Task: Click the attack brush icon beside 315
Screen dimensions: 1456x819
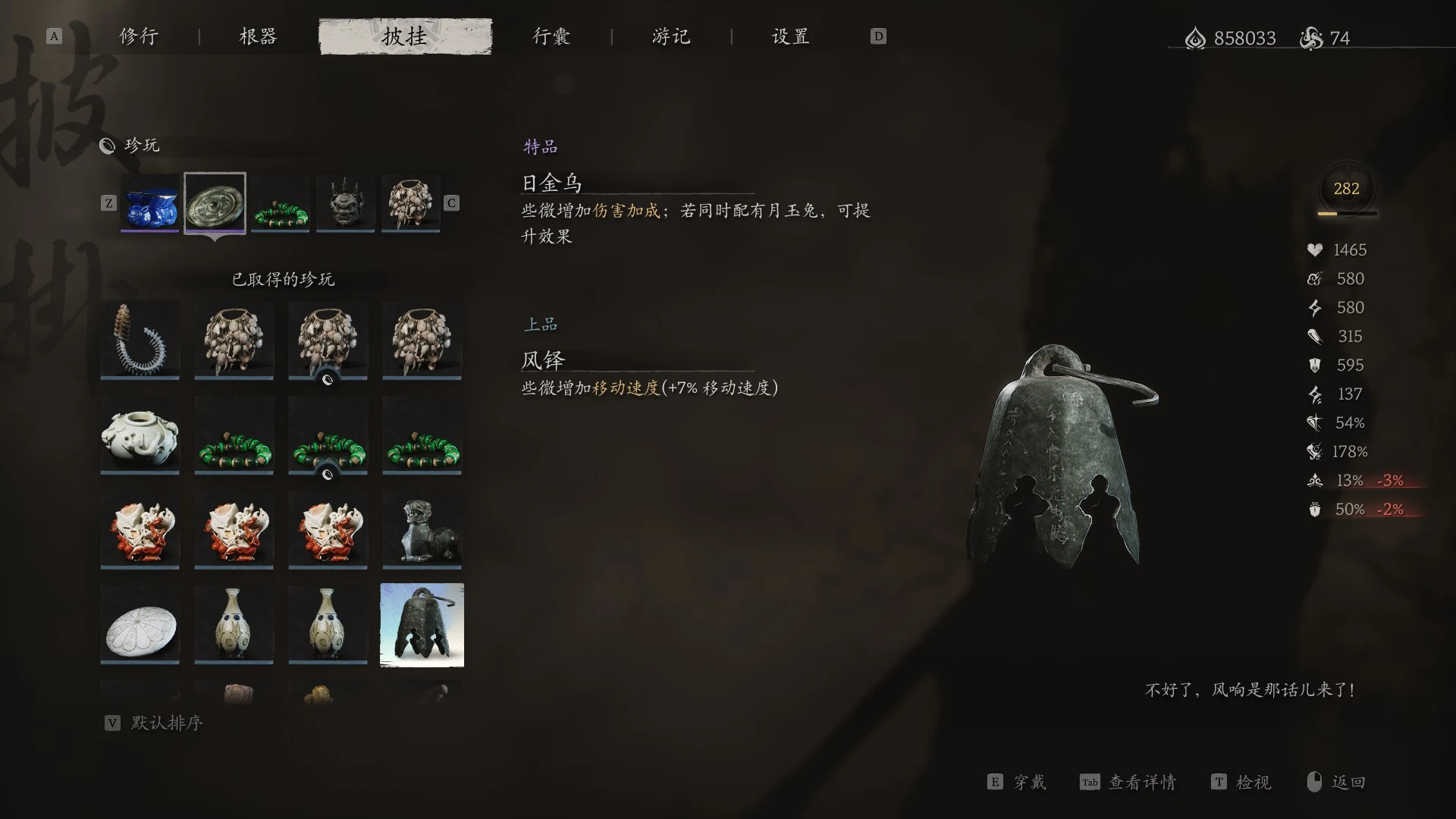Action: coord(1316,336)
